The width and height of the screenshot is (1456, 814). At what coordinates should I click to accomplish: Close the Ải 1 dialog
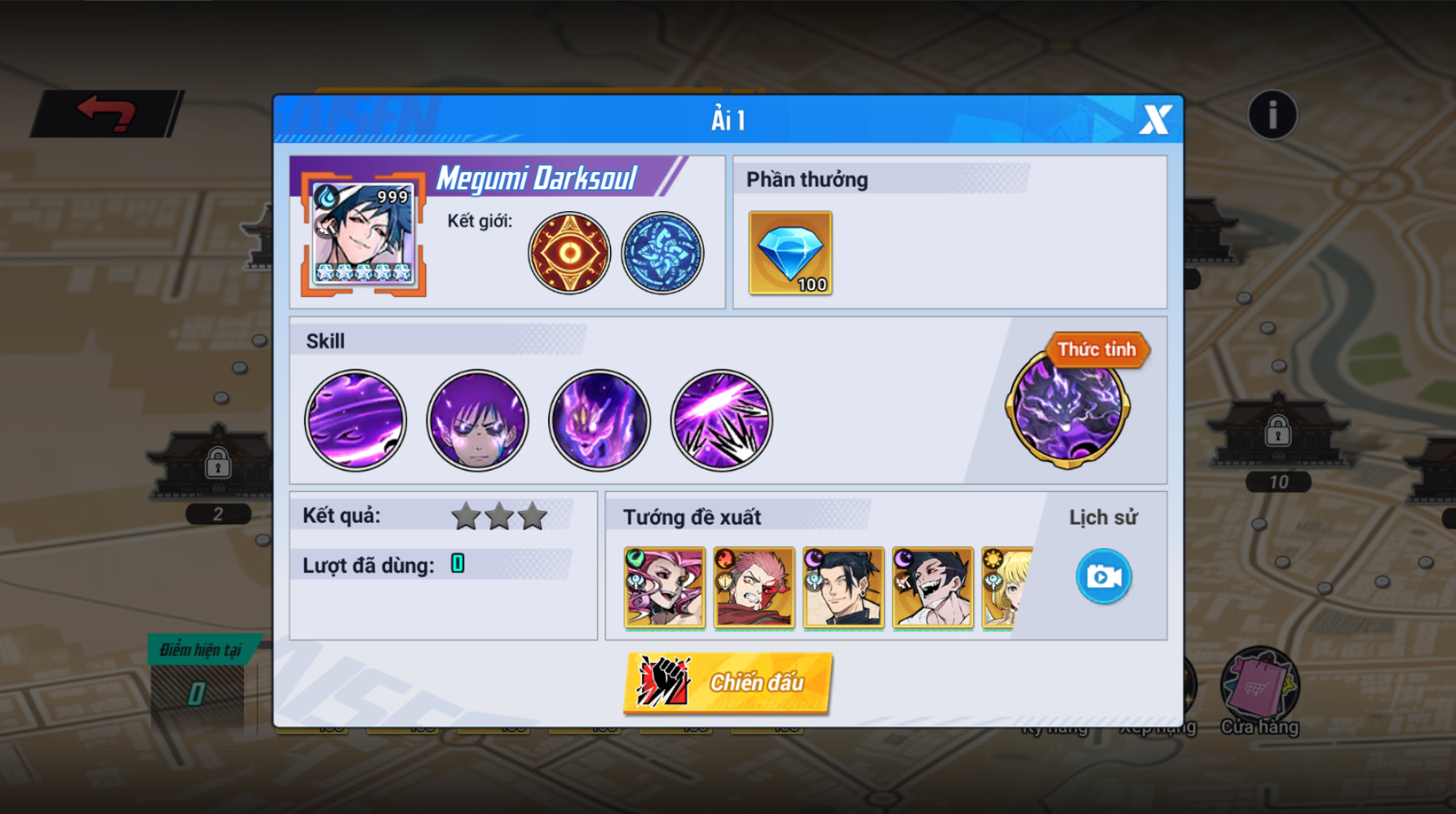point(1155,120)
